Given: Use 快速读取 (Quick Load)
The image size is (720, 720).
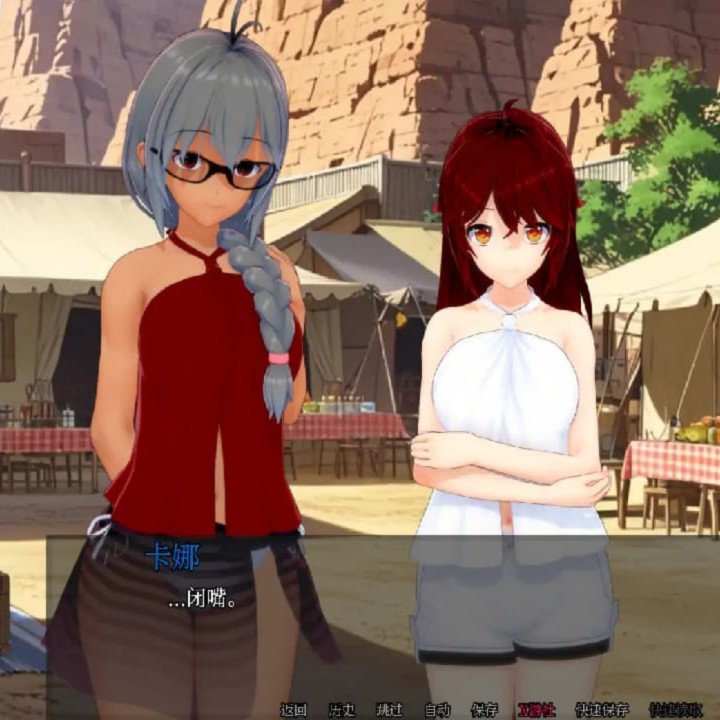Looking at the screenshot, I should (675, 710).
